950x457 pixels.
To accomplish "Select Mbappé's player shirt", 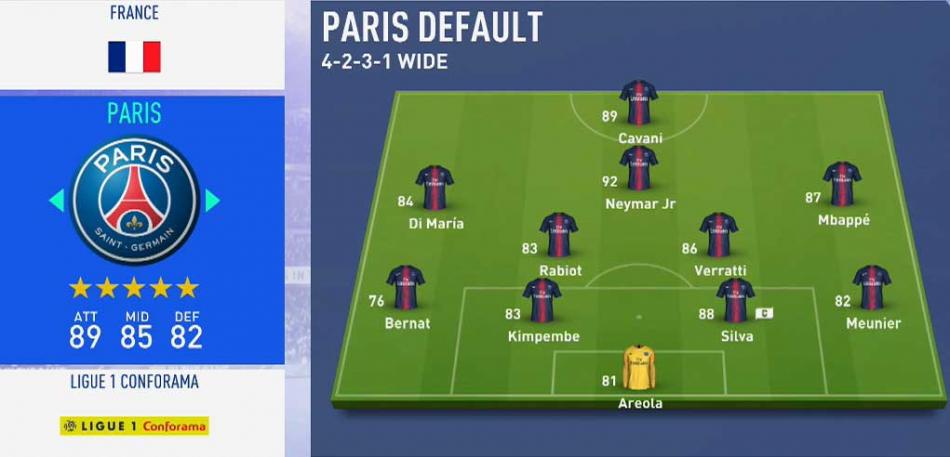I will (842, 184).
